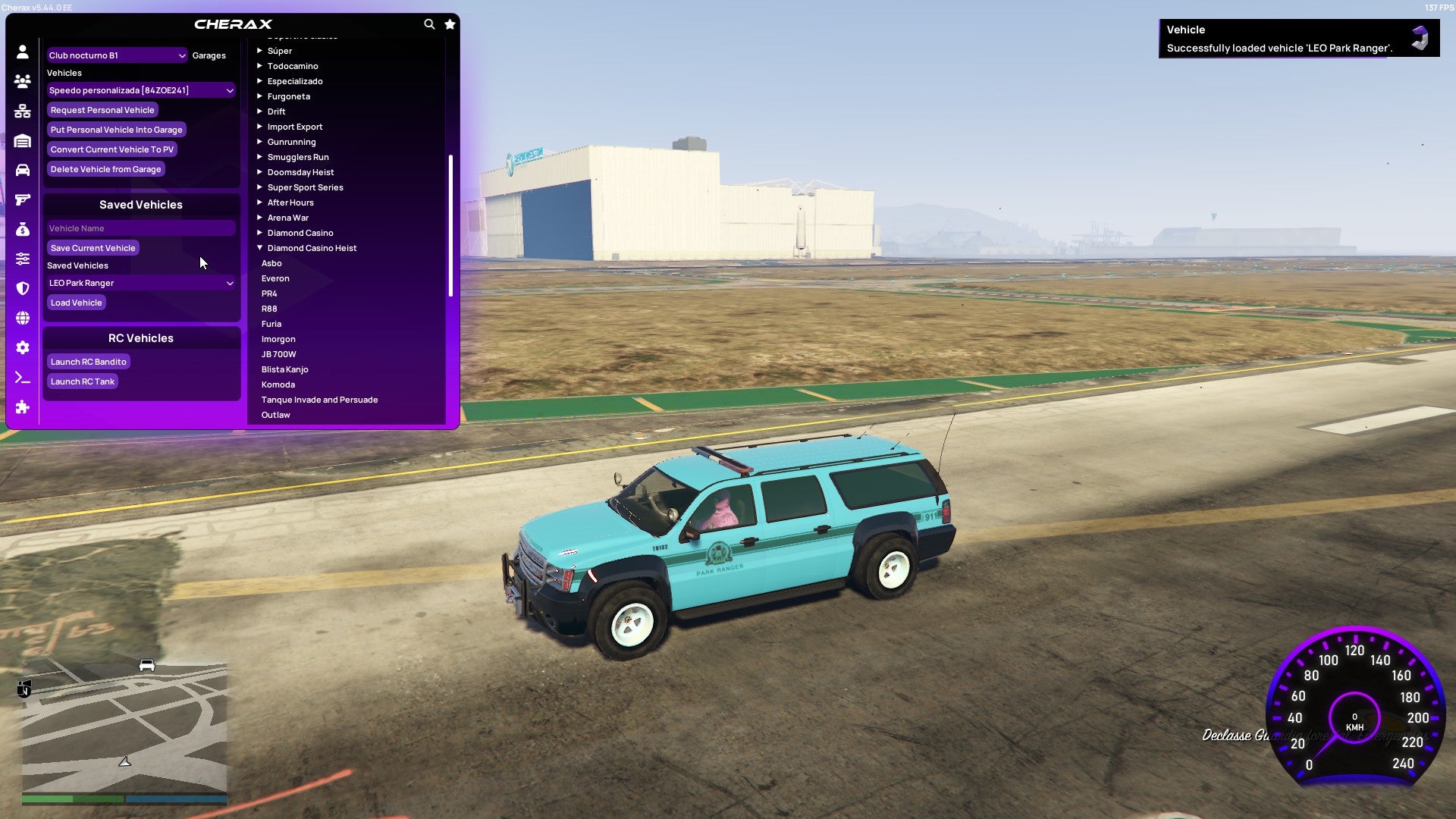Open the Saved Vehicles dropdown showing LEO Park Ranger

(140, 283)
